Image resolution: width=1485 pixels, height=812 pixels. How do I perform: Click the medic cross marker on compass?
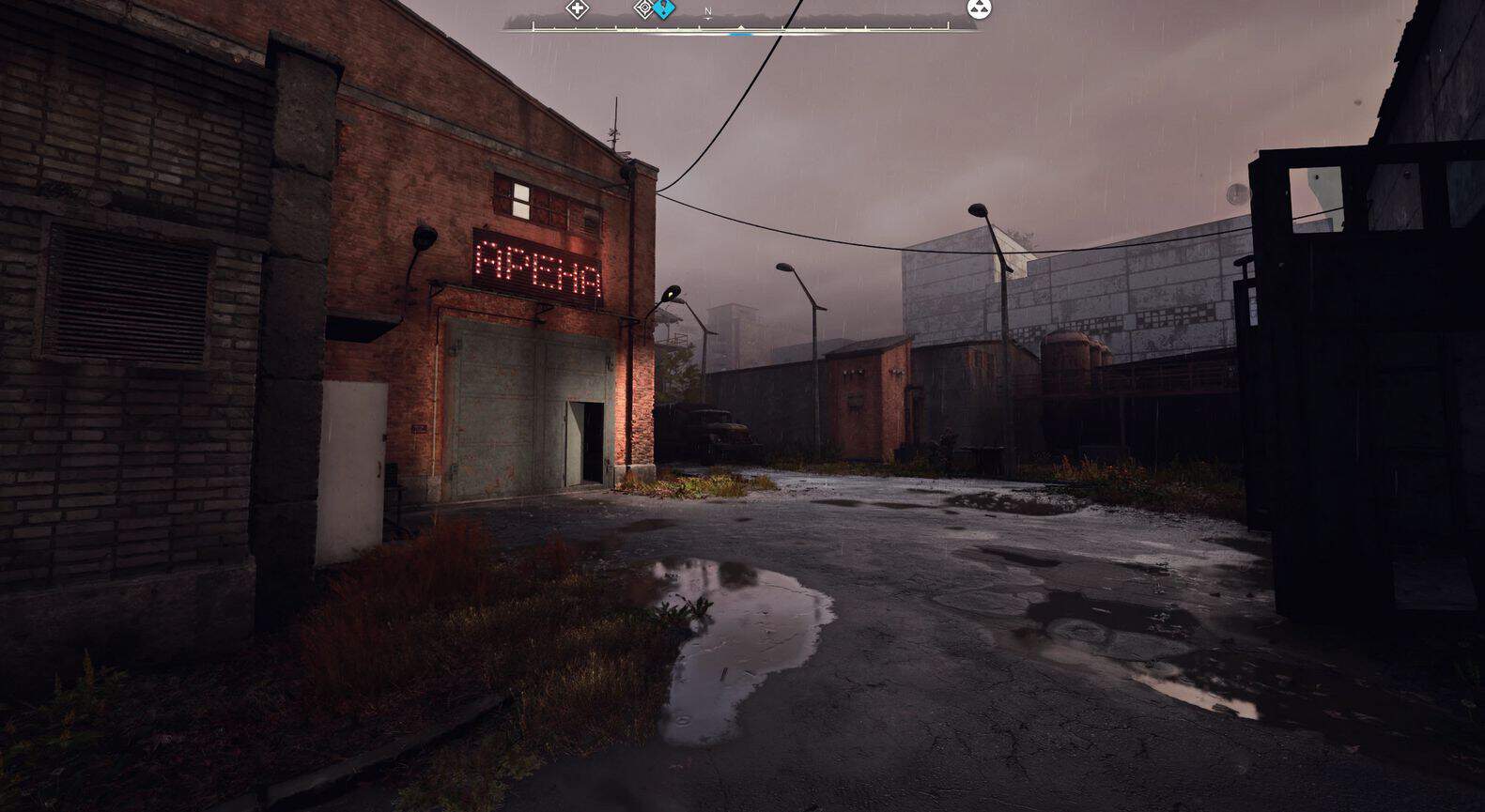pyautogui.click(x=577, y=9)
